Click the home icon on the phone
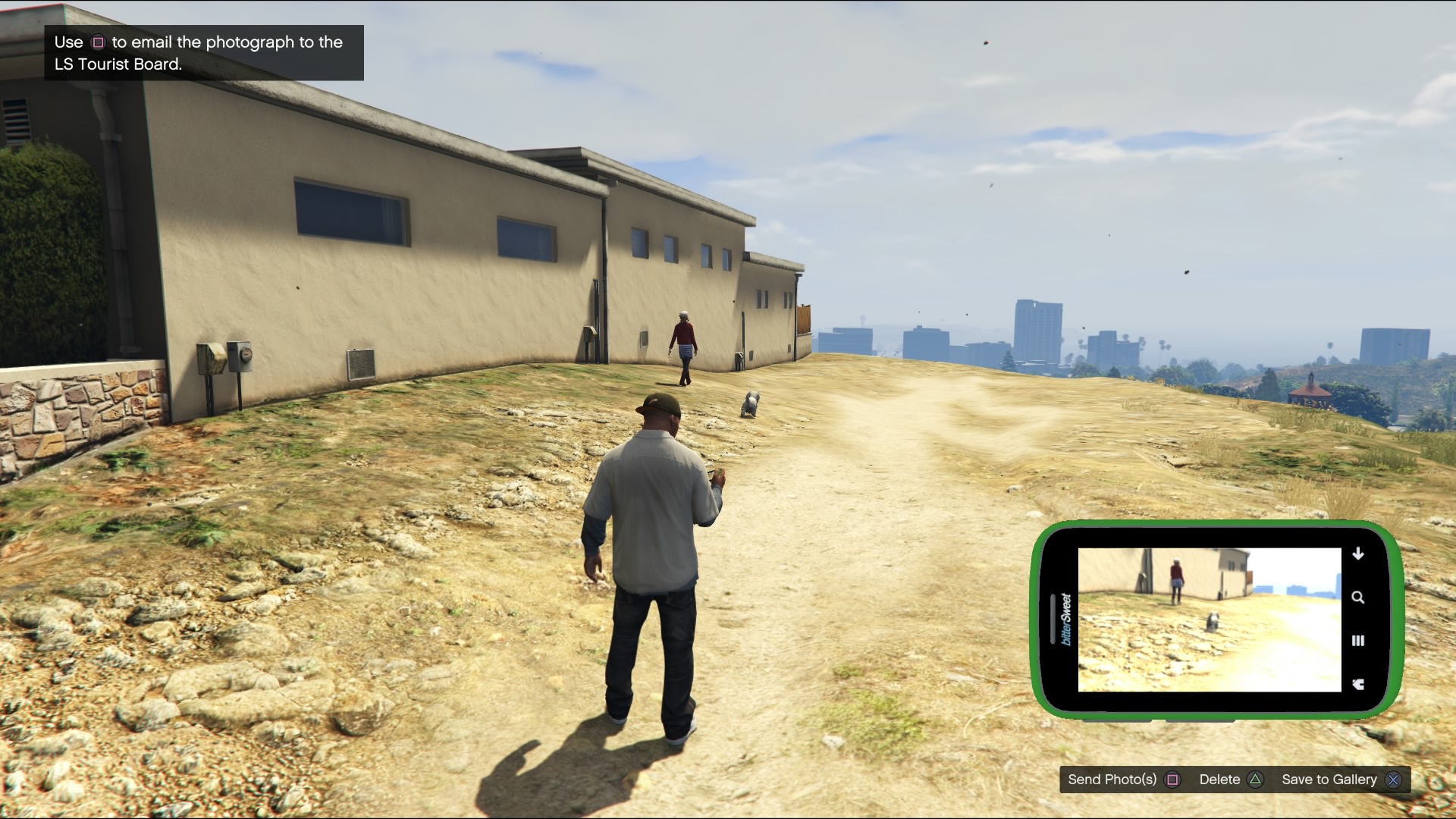This screenshot has width=1456, height=819. coord(1357,684)
